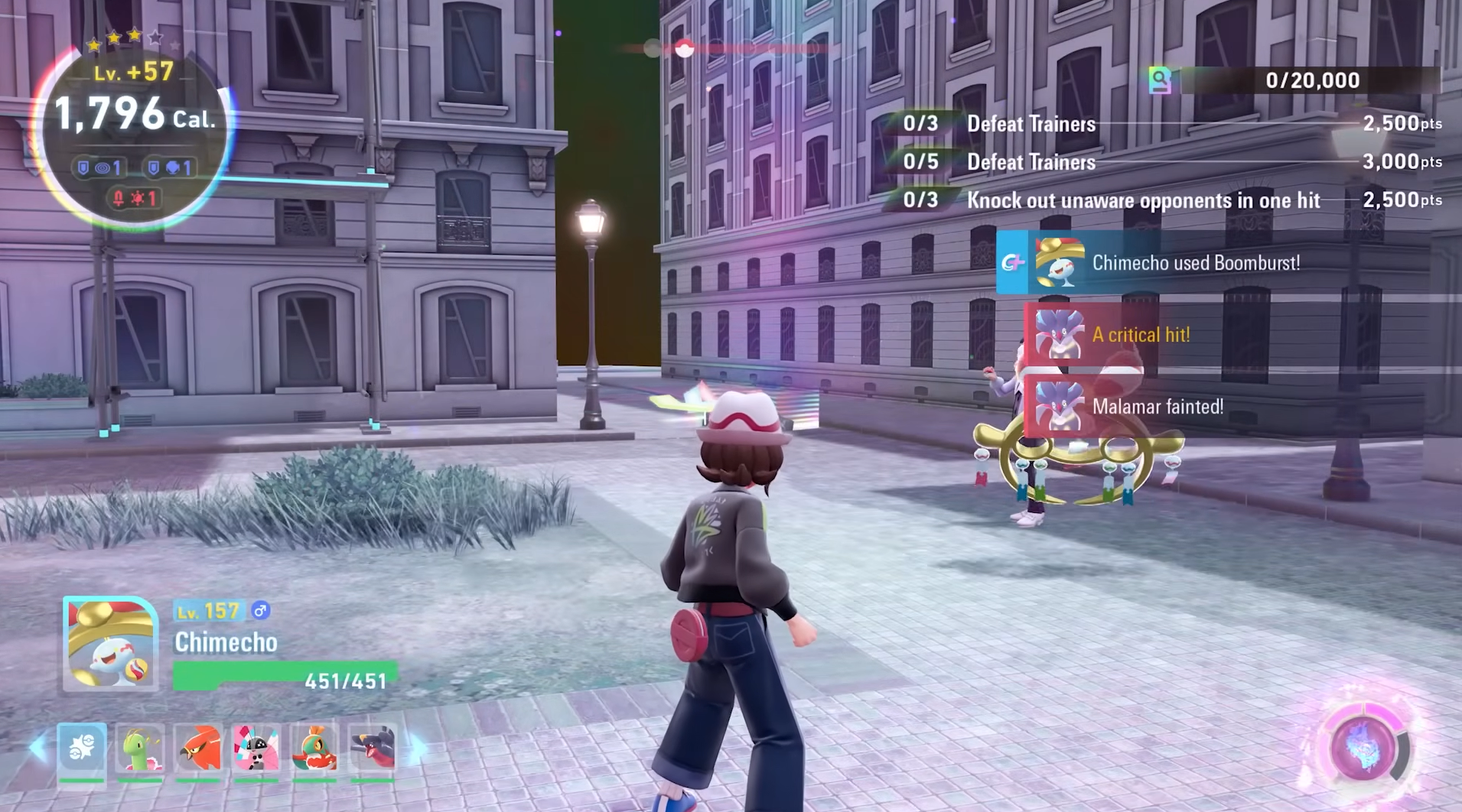
Task: Click the right arrow beside the party bar
Action: point(417,747)
